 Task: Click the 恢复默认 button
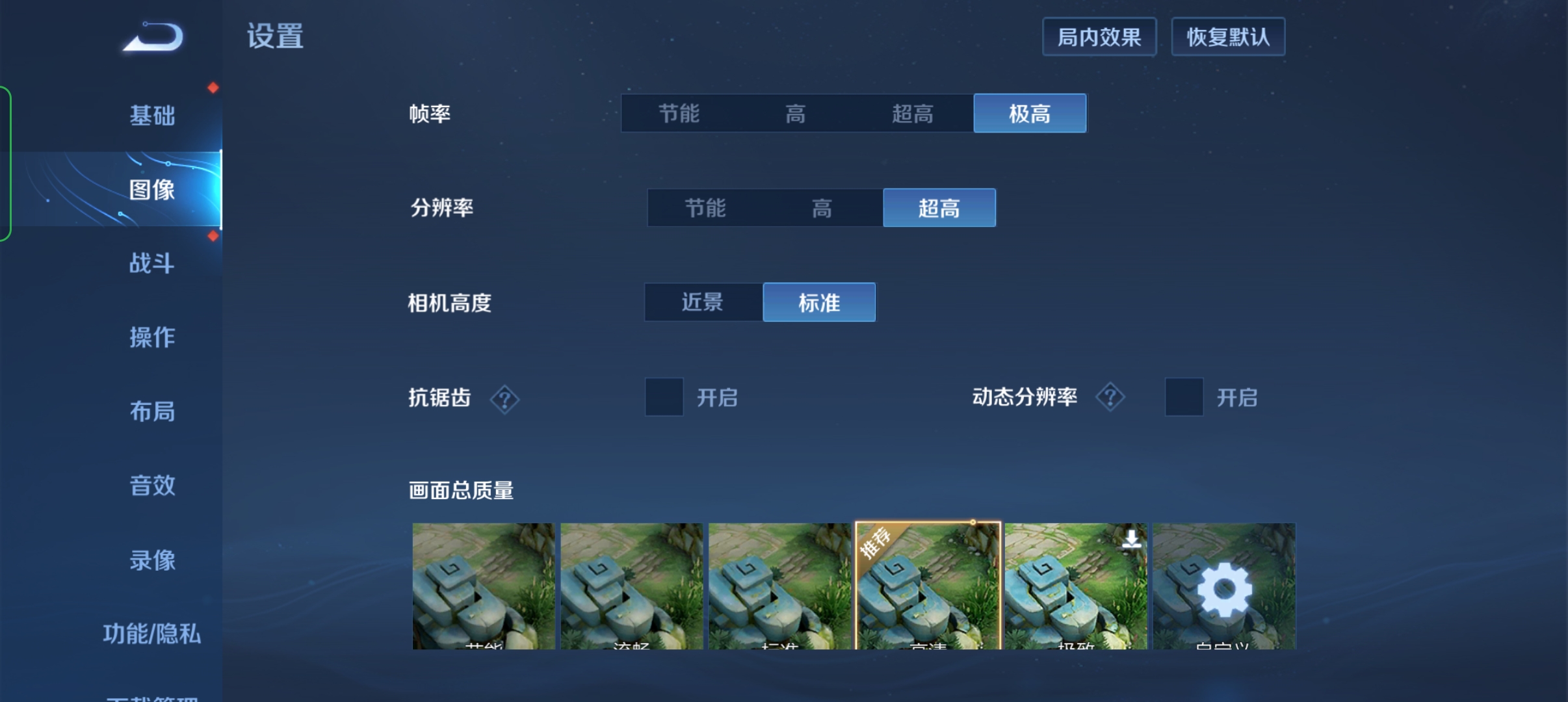[1230, 36]
